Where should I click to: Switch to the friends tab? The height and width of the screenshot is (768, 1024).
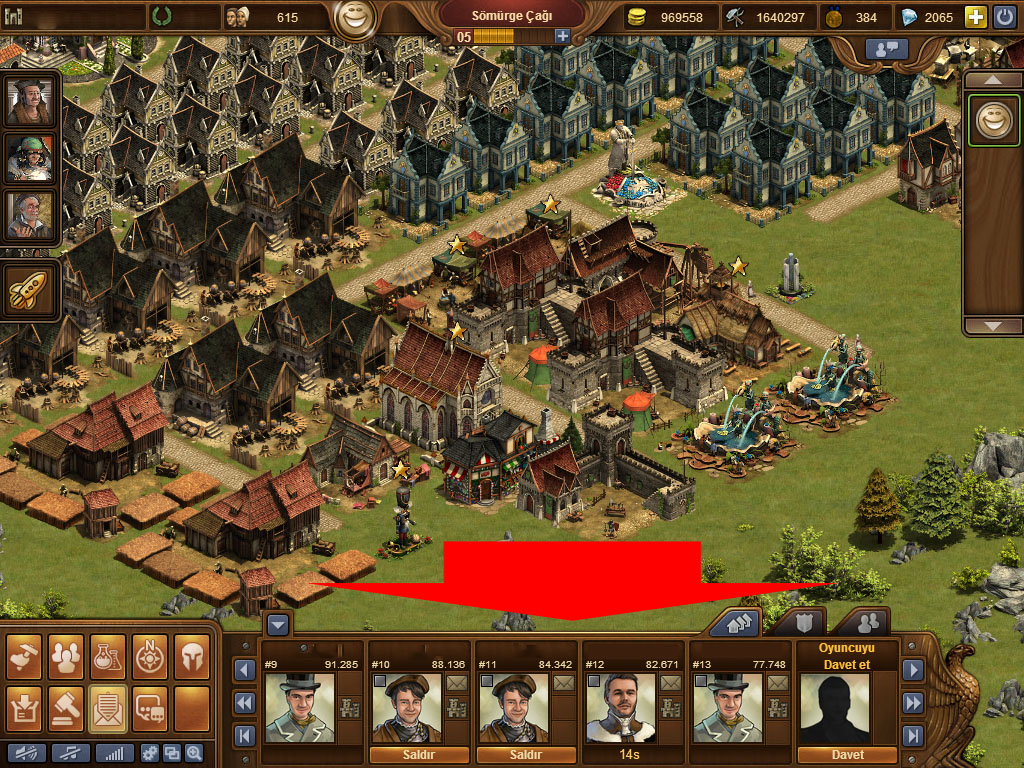[x=866, y=623]
